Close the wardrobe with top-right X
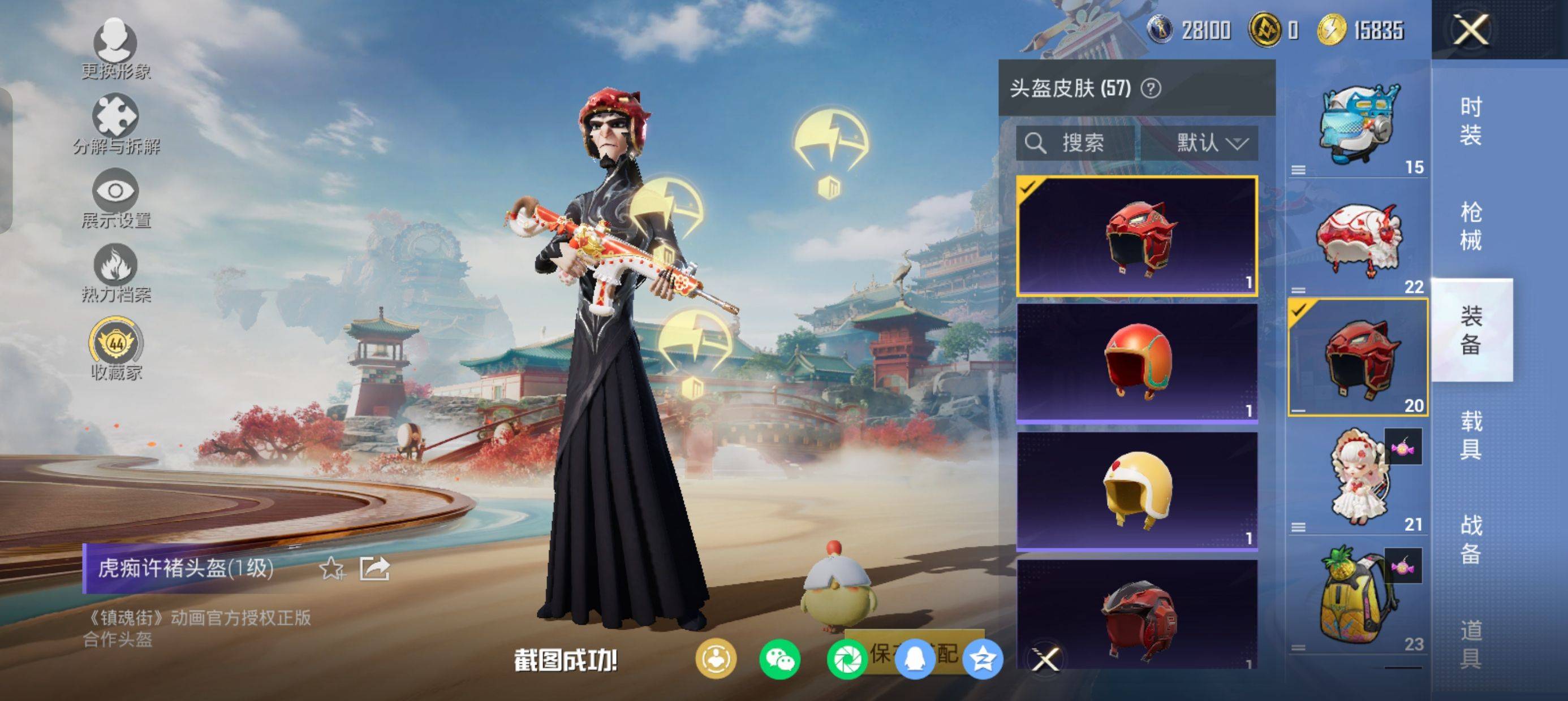Image resolution: width=1568 pixels, height=701 pixels. click(x=1471, y=29)
